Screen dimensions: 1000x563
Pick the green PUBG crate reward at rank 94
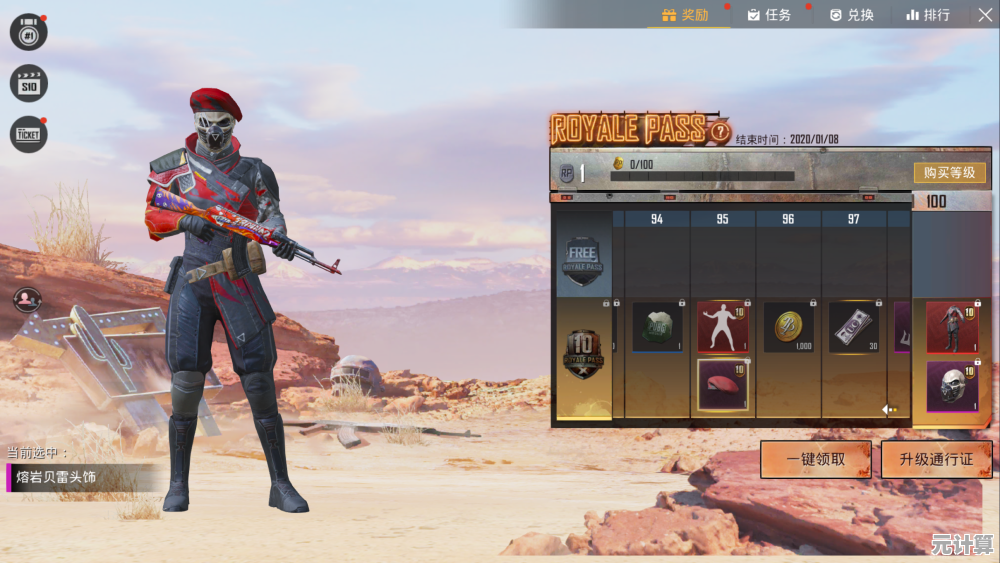click(657, 327)
